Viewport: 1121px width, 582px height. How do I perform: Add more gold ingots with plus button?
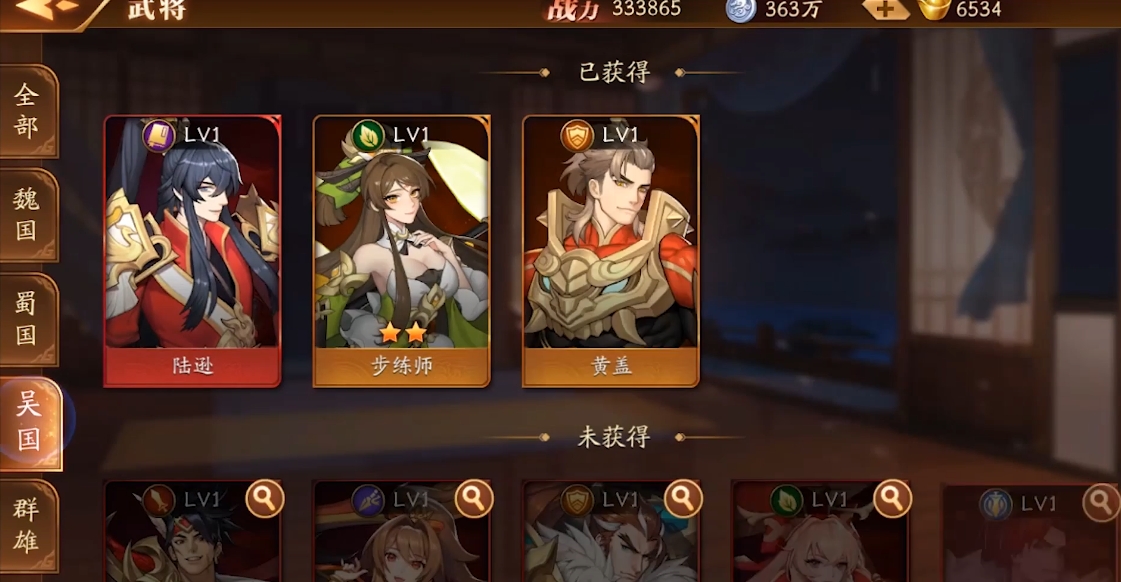885,9
